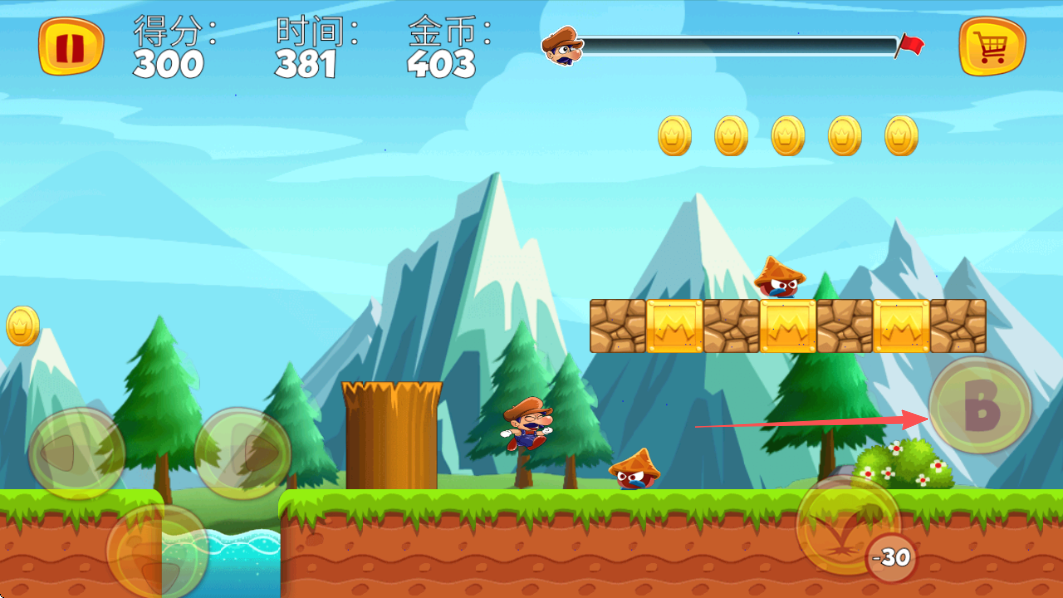The width and height of the screenshot is (1063, 598).
Task: Tap the right arrow movement button
Action: pos(243,455)
